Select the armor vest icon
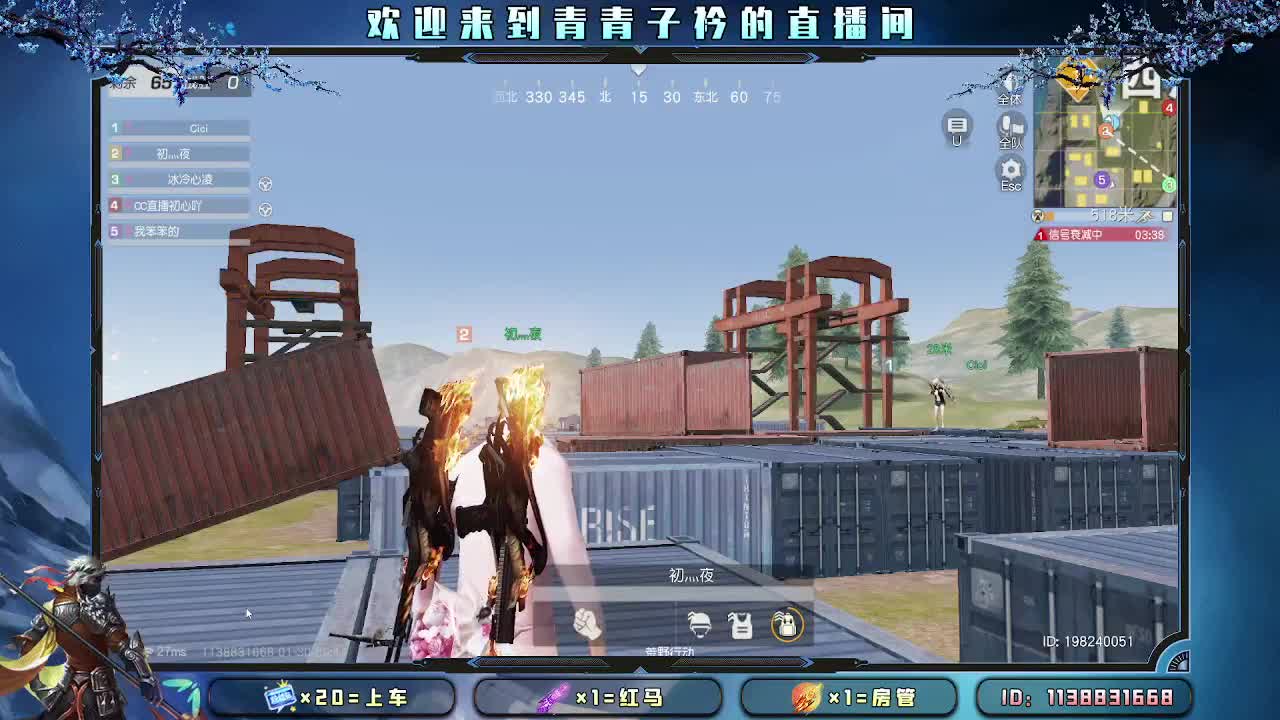Image resolution: width=1280 pixels, height=720 pixels. coord(740,624)
